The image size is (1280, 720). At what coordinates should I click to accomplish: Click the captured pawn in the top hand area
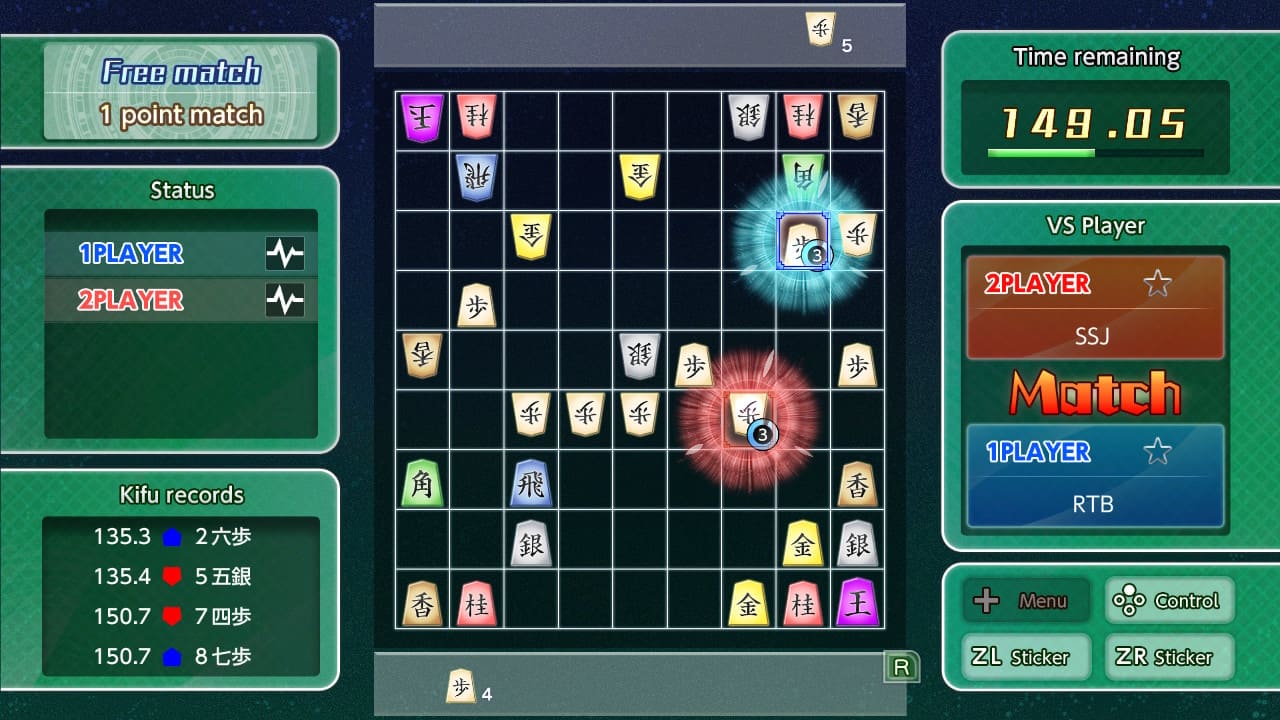[818, 28]
